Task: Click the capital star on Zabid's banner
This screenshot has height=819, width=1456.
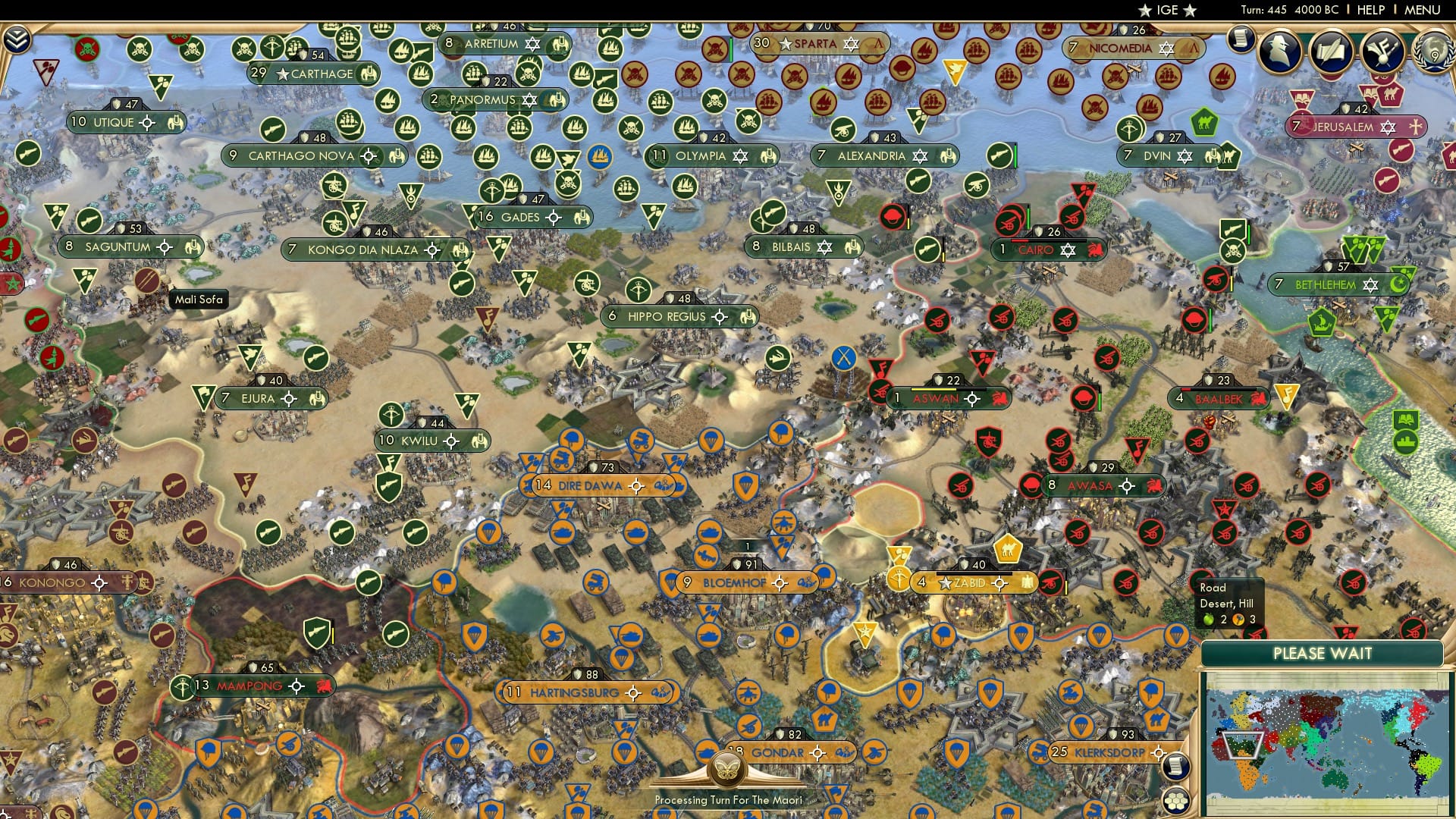Action: pyautogui.click(x=945, y=583)
